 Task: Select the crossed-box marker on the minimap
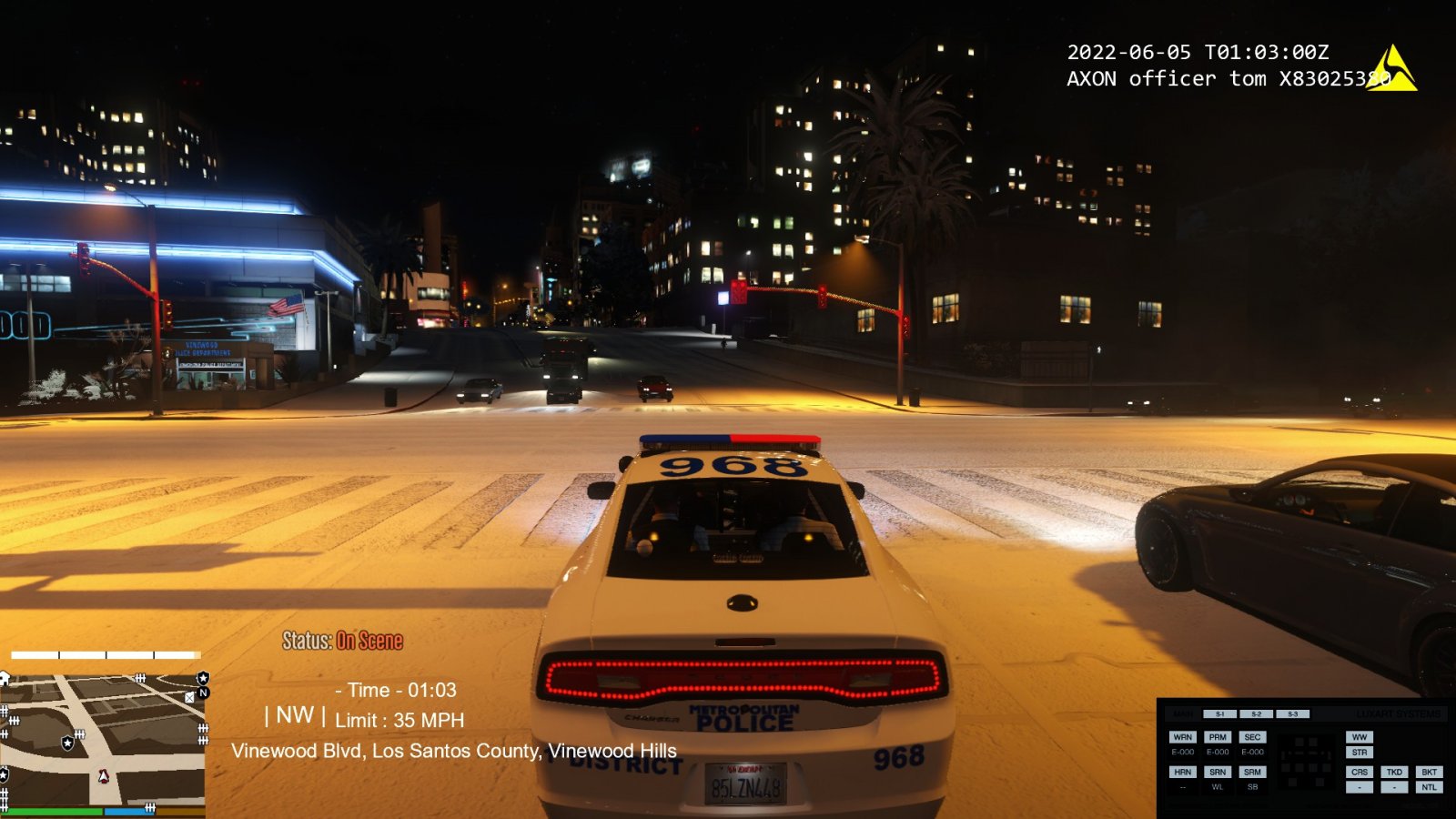[189, 697]
